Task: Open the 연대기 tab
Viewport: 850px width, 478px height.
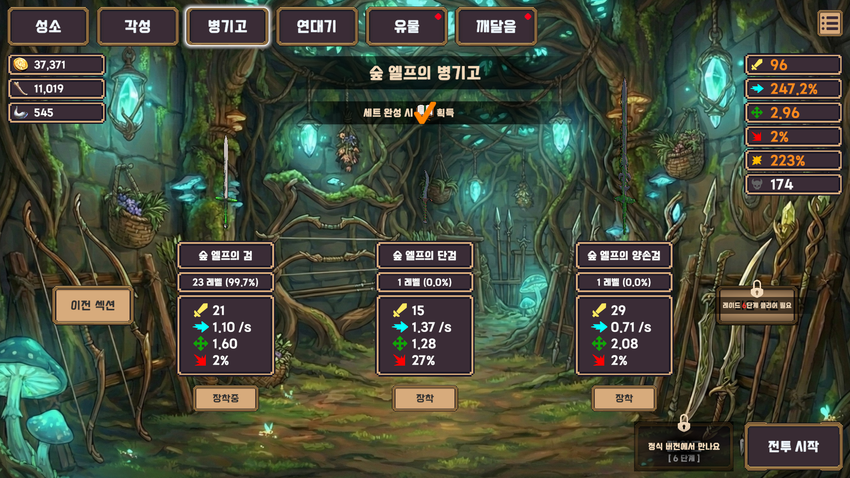Action: pos(316,27)
